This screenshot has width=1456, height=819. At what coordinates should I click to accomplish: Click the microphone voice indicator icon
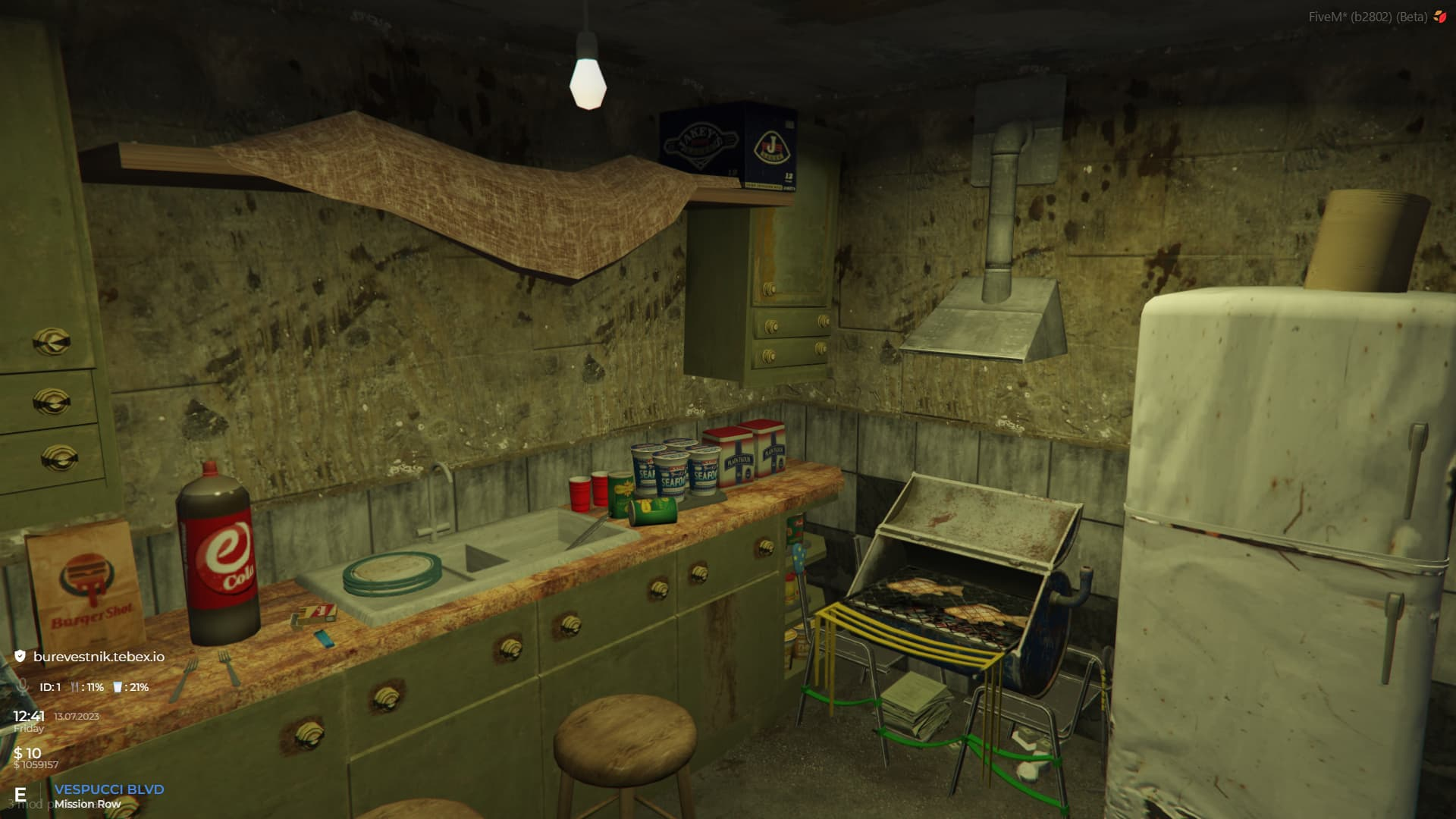tap(22, 687)
